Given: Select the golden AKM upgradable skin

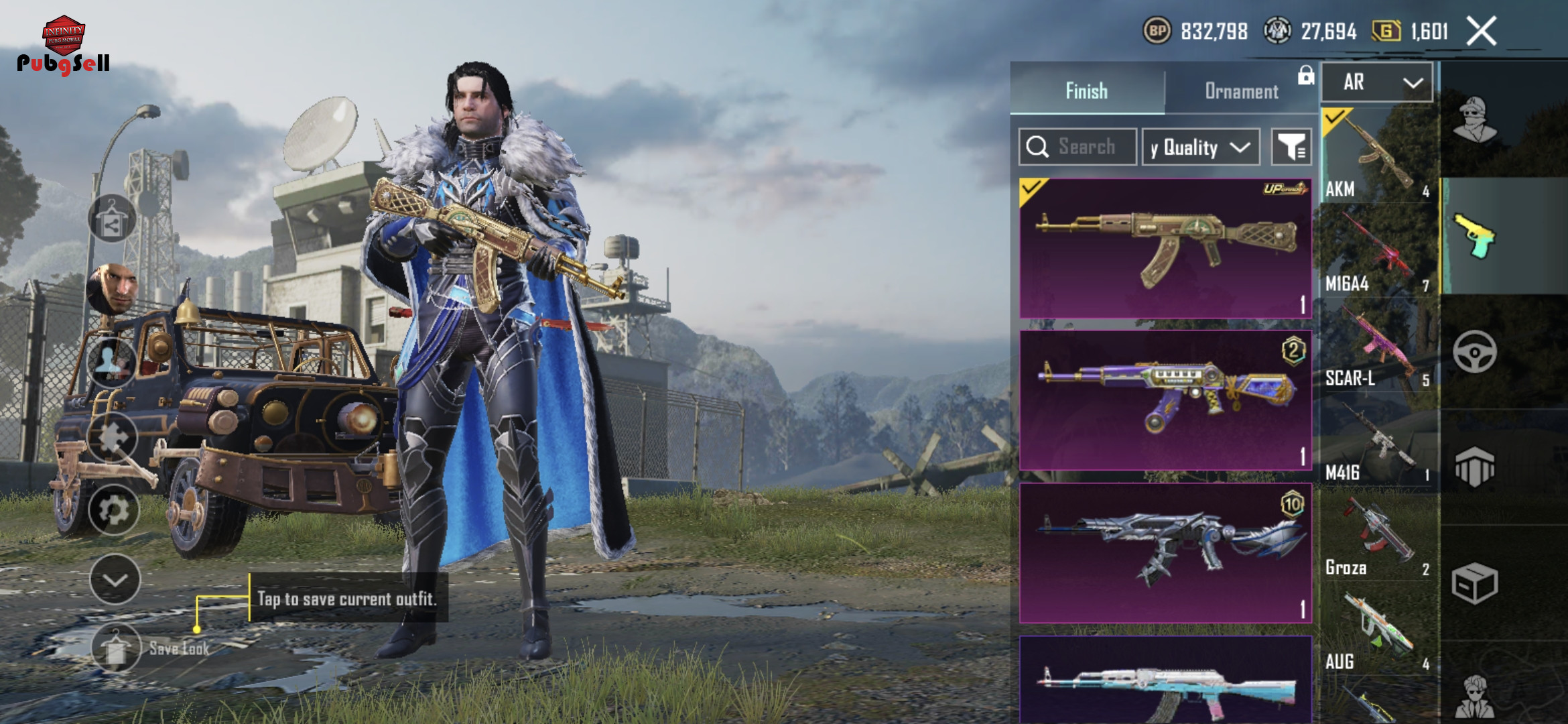Looking at the screenshot, I should click(1165, 248).
